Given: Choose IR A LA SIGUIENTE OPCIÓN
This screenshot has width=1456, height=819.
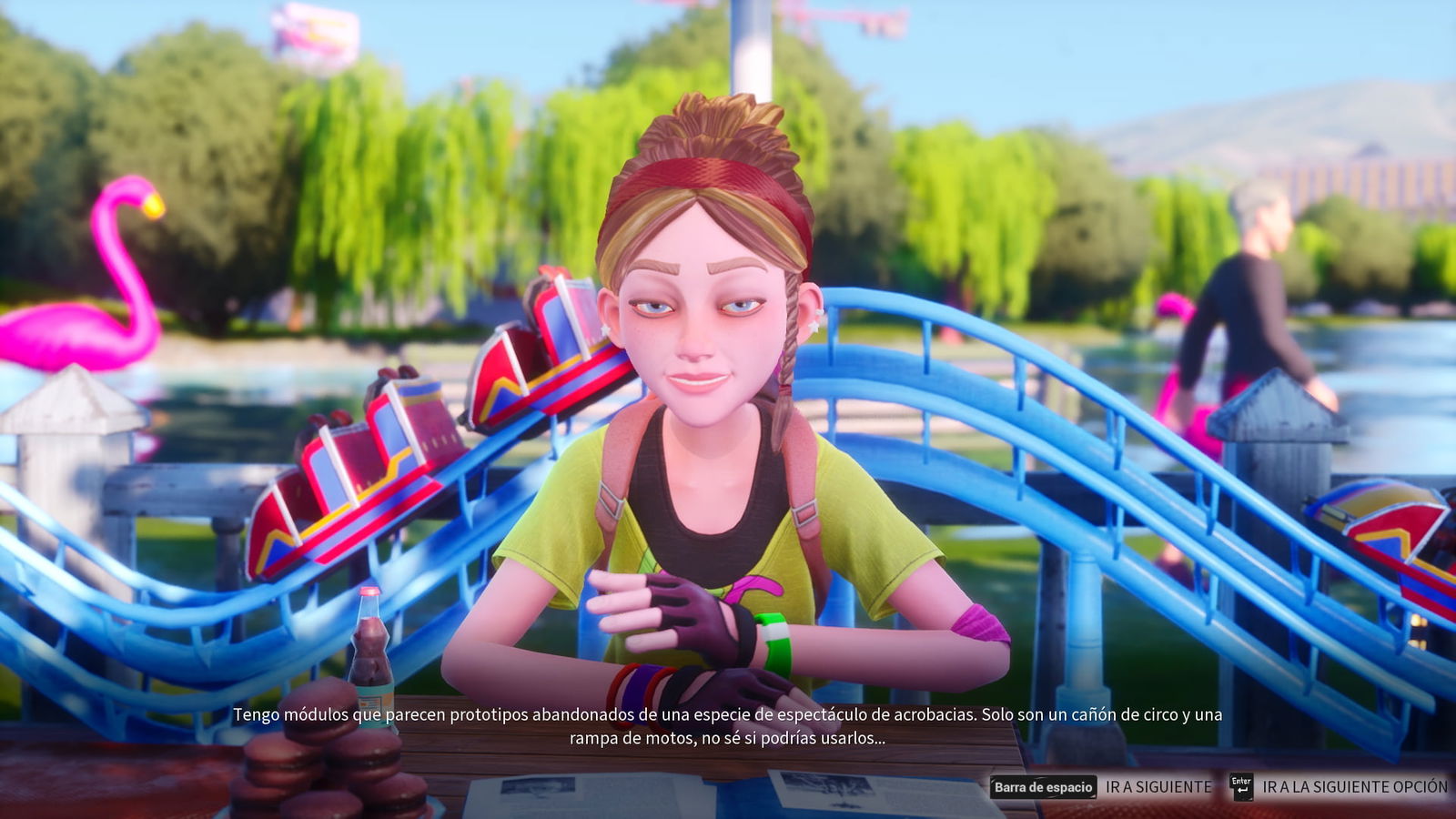Looking at the screenshot, I should (1356, 784).
